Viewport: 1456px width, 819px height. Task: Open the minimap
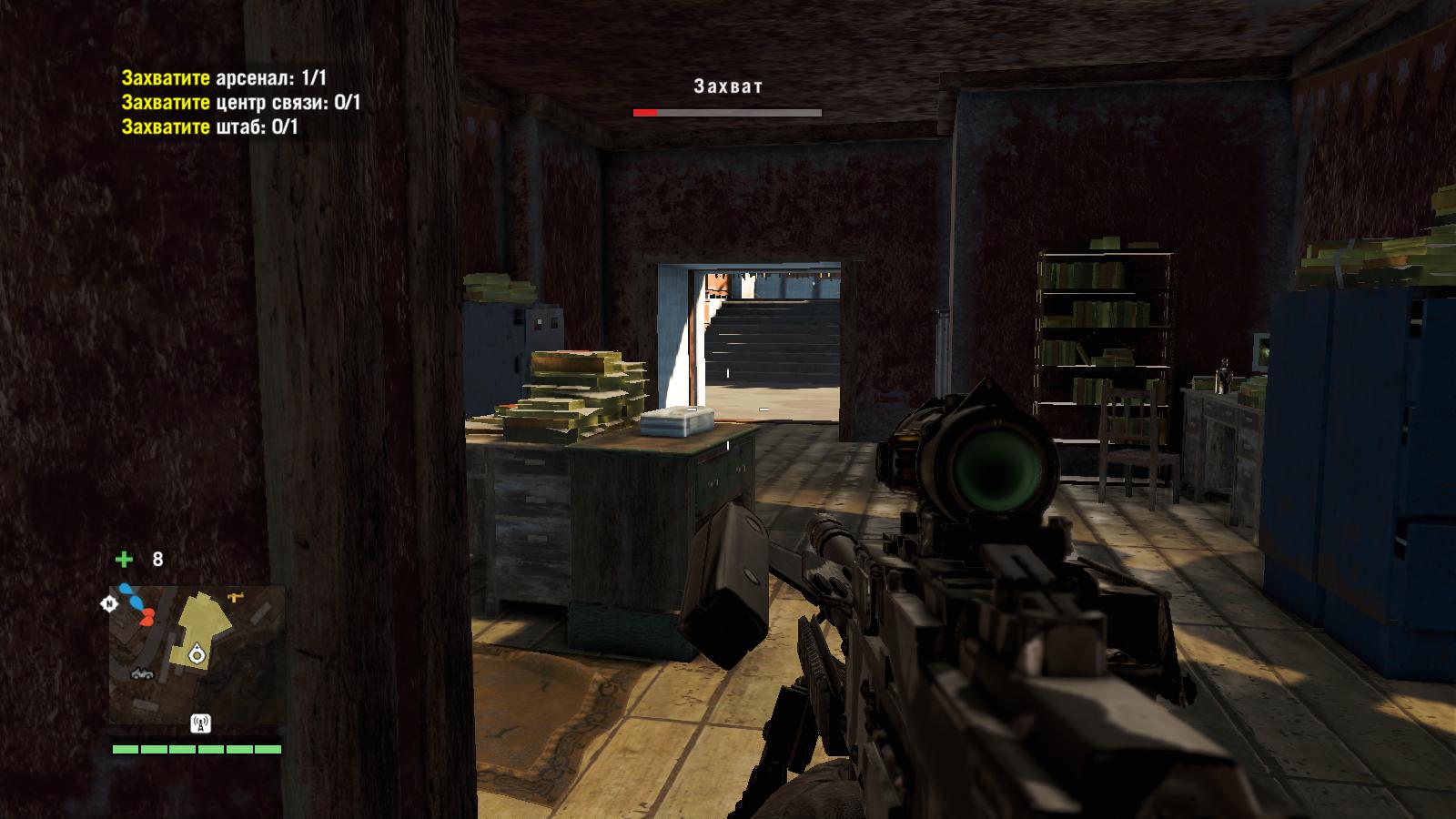coord(197,655)
